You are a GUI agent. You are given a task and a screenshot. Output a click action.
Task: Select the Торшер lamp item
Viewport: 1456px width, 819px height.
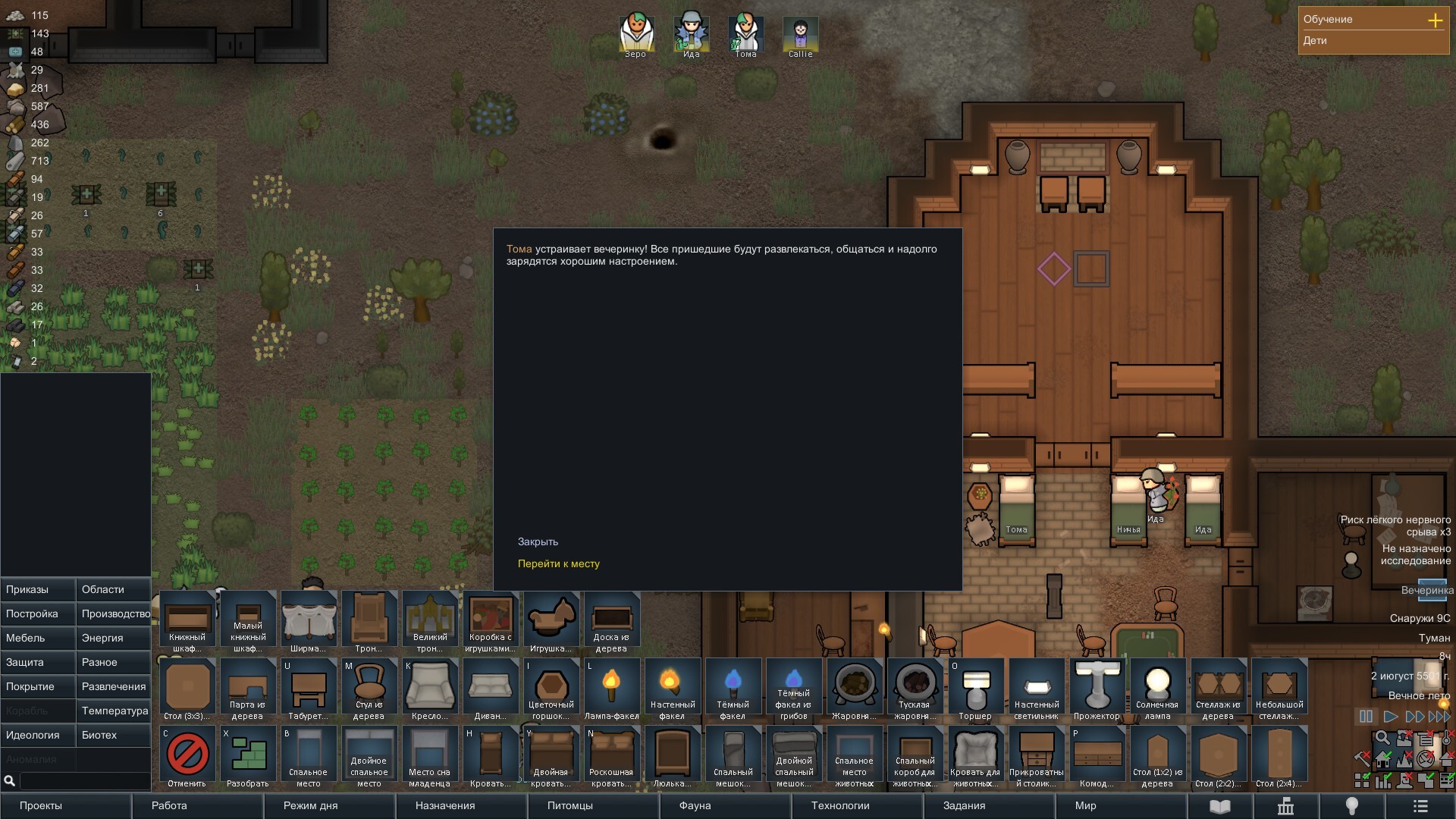975,689
